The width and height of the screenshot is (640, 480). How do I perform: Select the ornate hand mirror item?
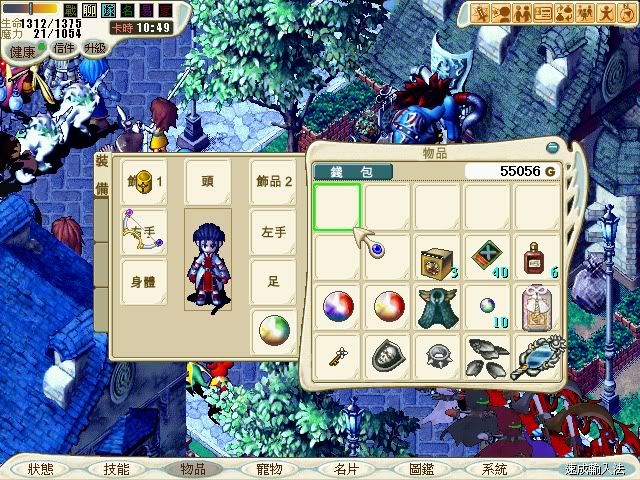(x=538, y=356)
